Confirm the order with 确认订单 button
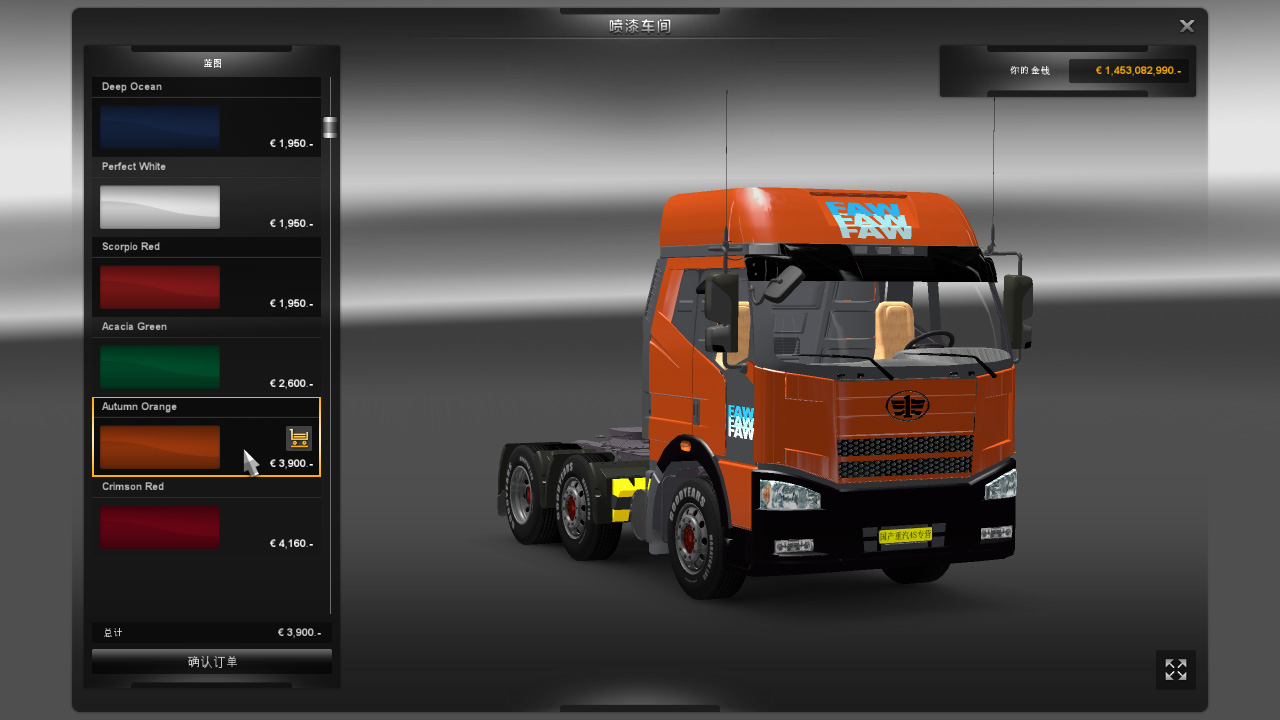This screenshot has height=720, width=1280. click(212, 662)
